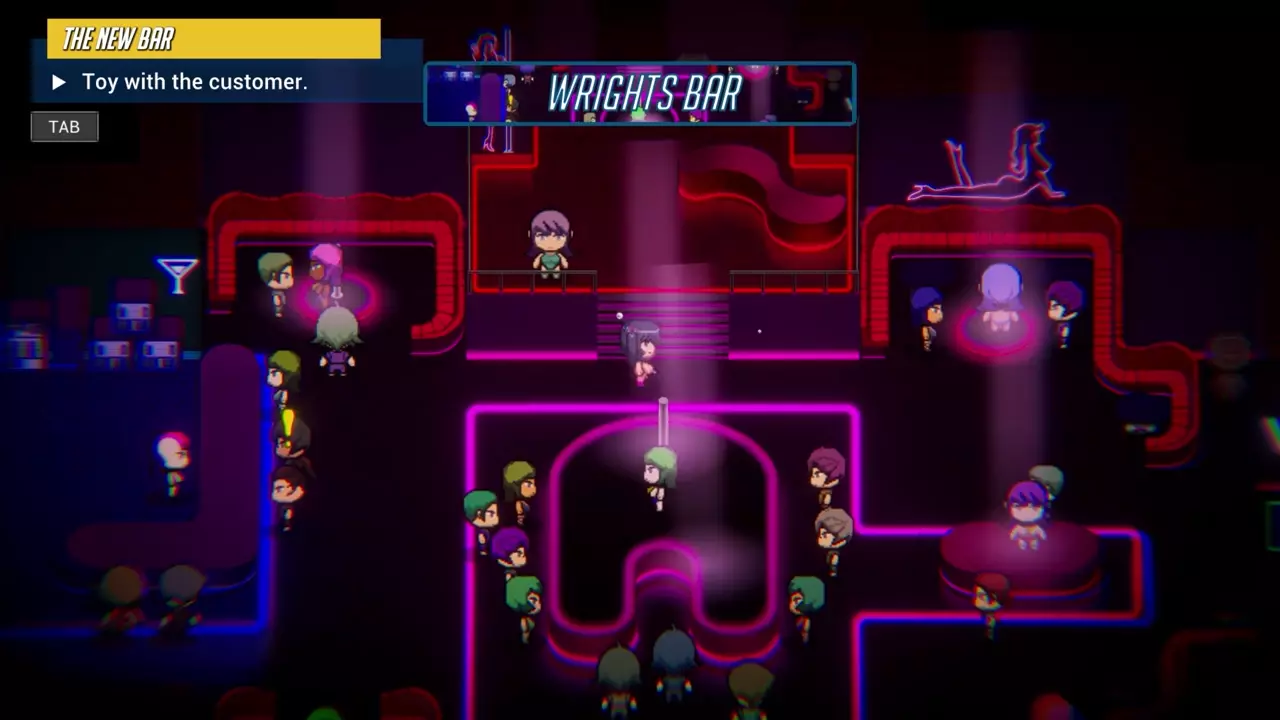
Task: Open The New Bar quest tracker header
Action: [213, 39]
